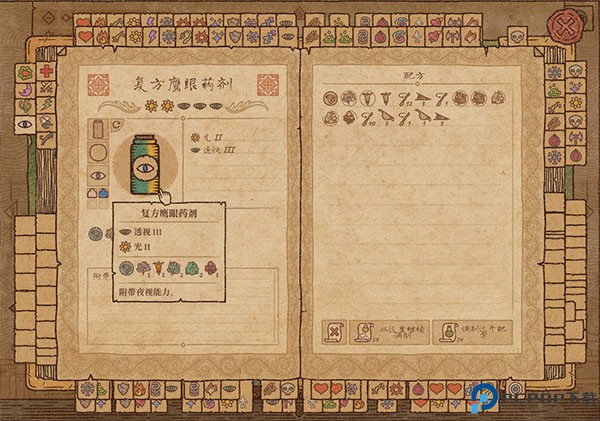Screen dimensions: 600x421
Task: Delete this recipe with the X button
Action: pos(333,333)
